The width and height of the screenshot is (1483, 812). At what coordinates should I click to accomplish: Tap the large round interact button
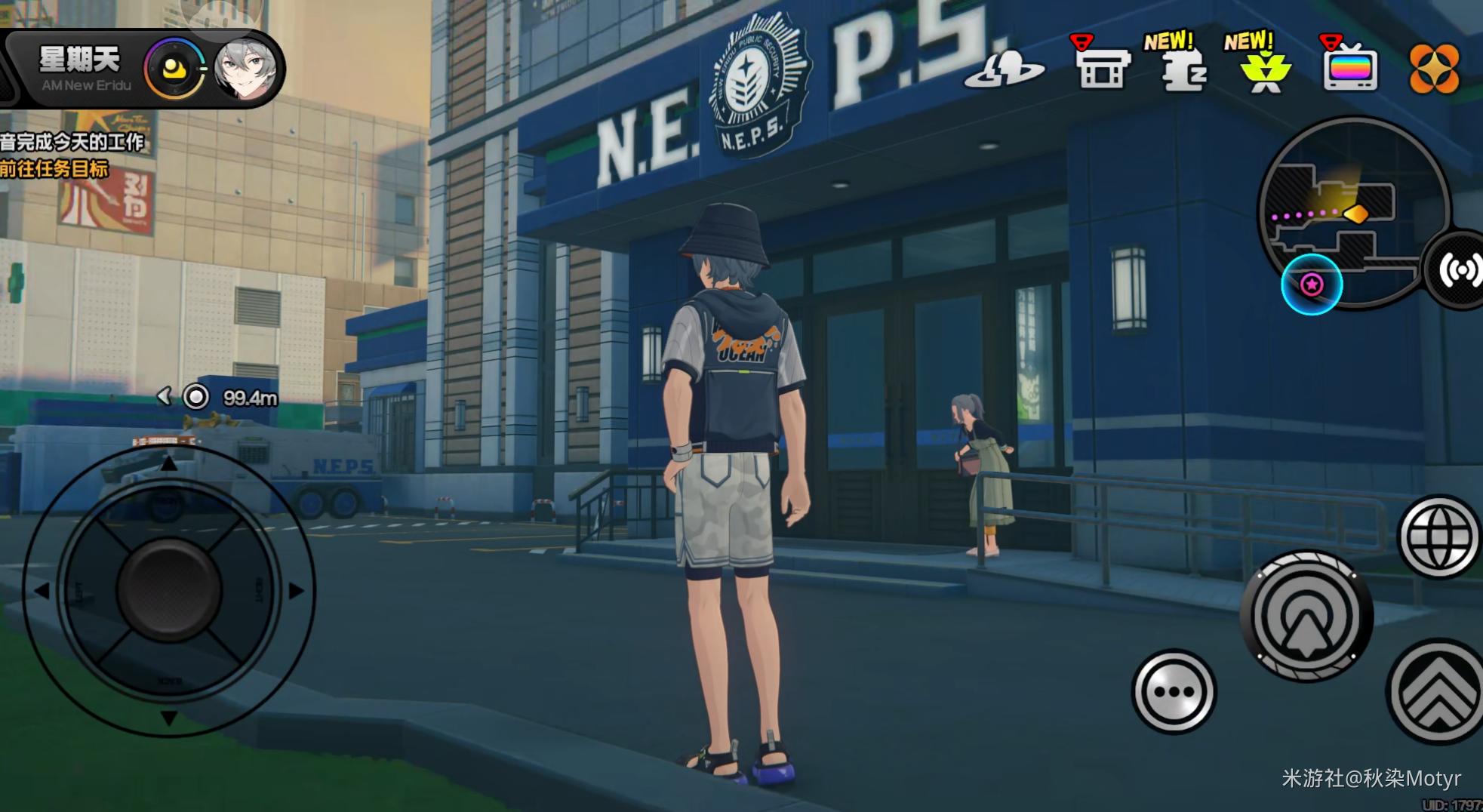1307,617
